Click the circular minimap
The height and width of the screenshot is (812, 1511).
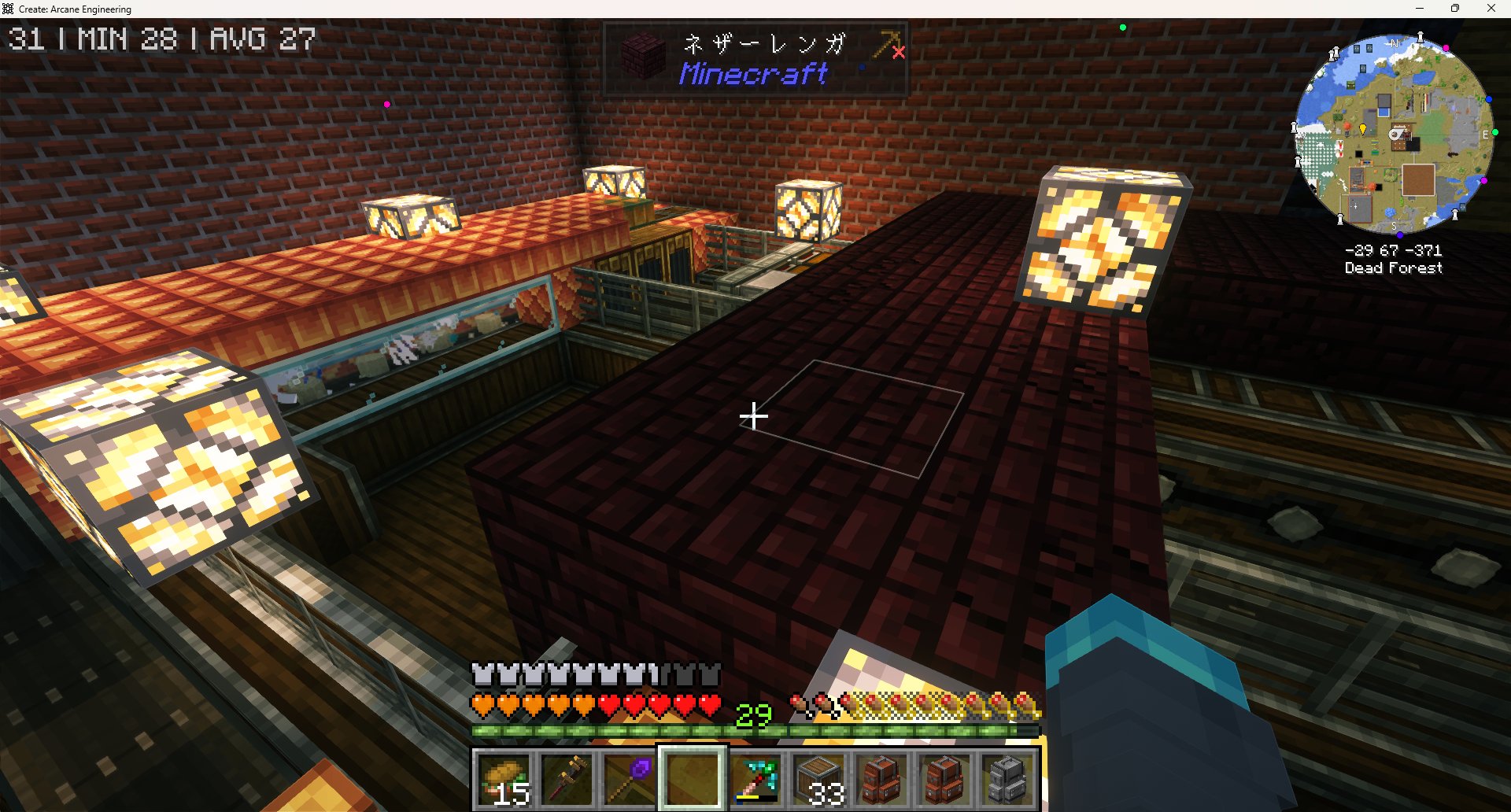[1394, 134]
